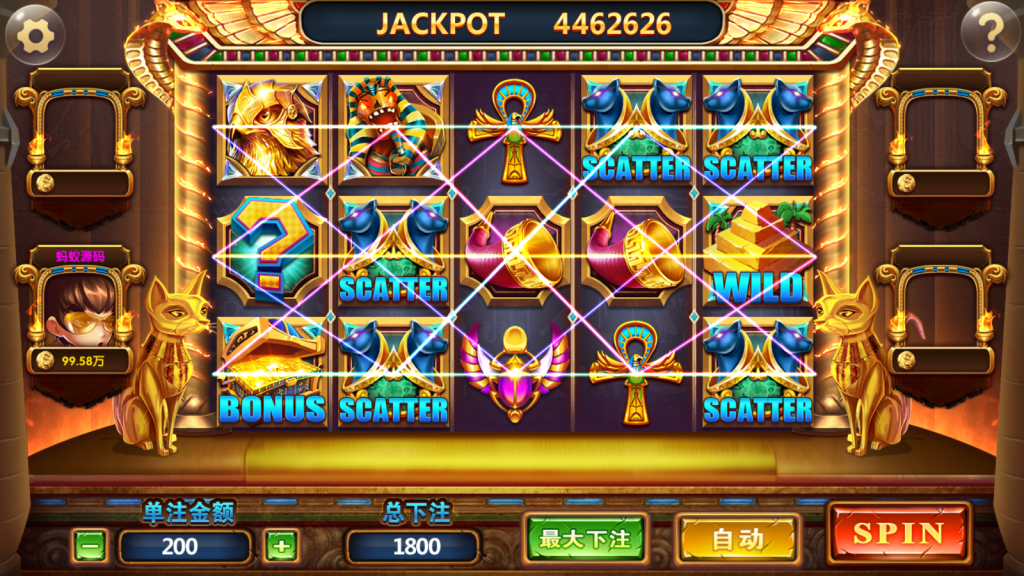Choose the green 最大下注 max bet button

tap(585, 539)
